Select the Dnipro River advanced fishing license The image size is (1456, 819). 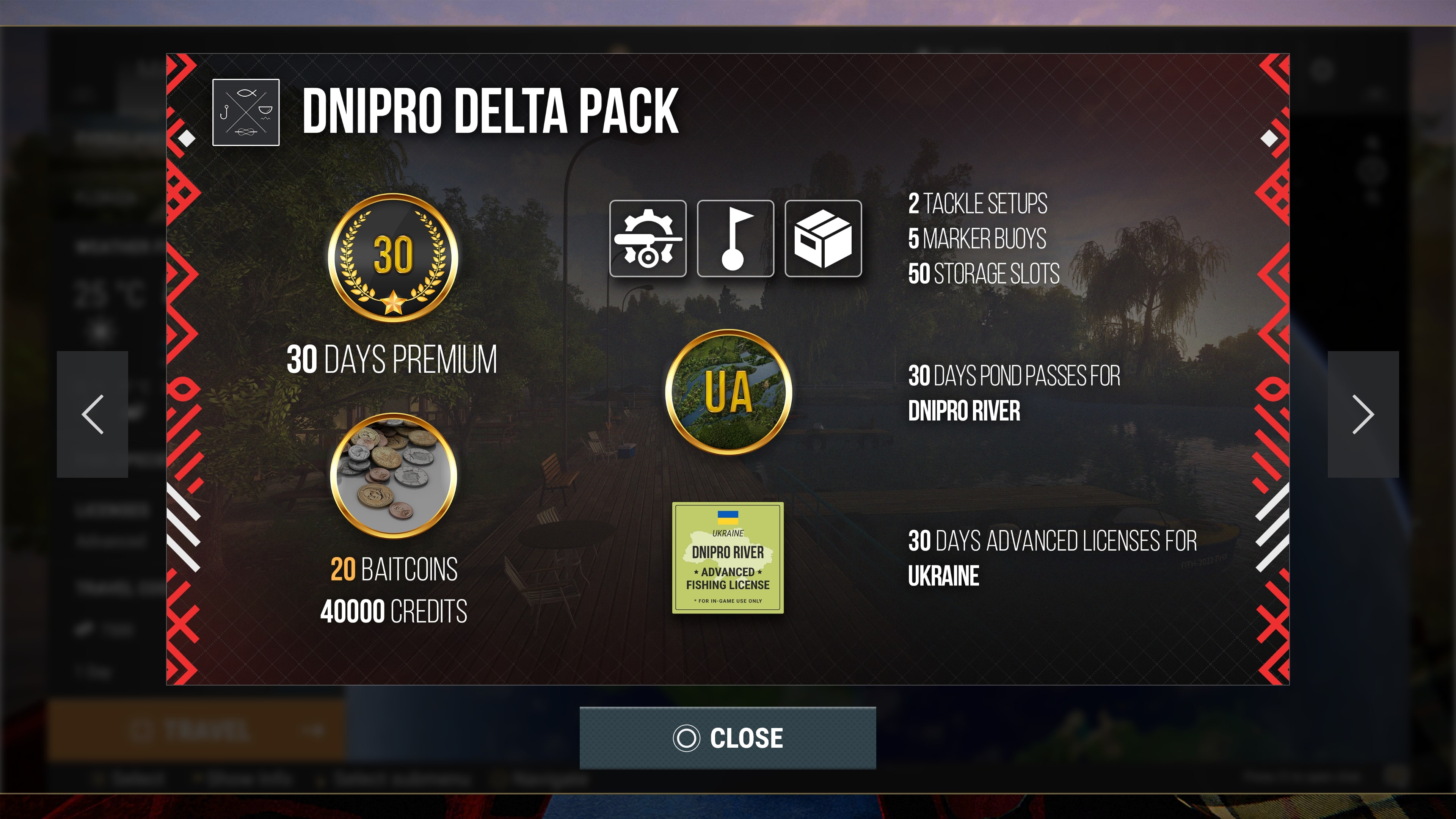pyautogui.click(x=728, y=558)
